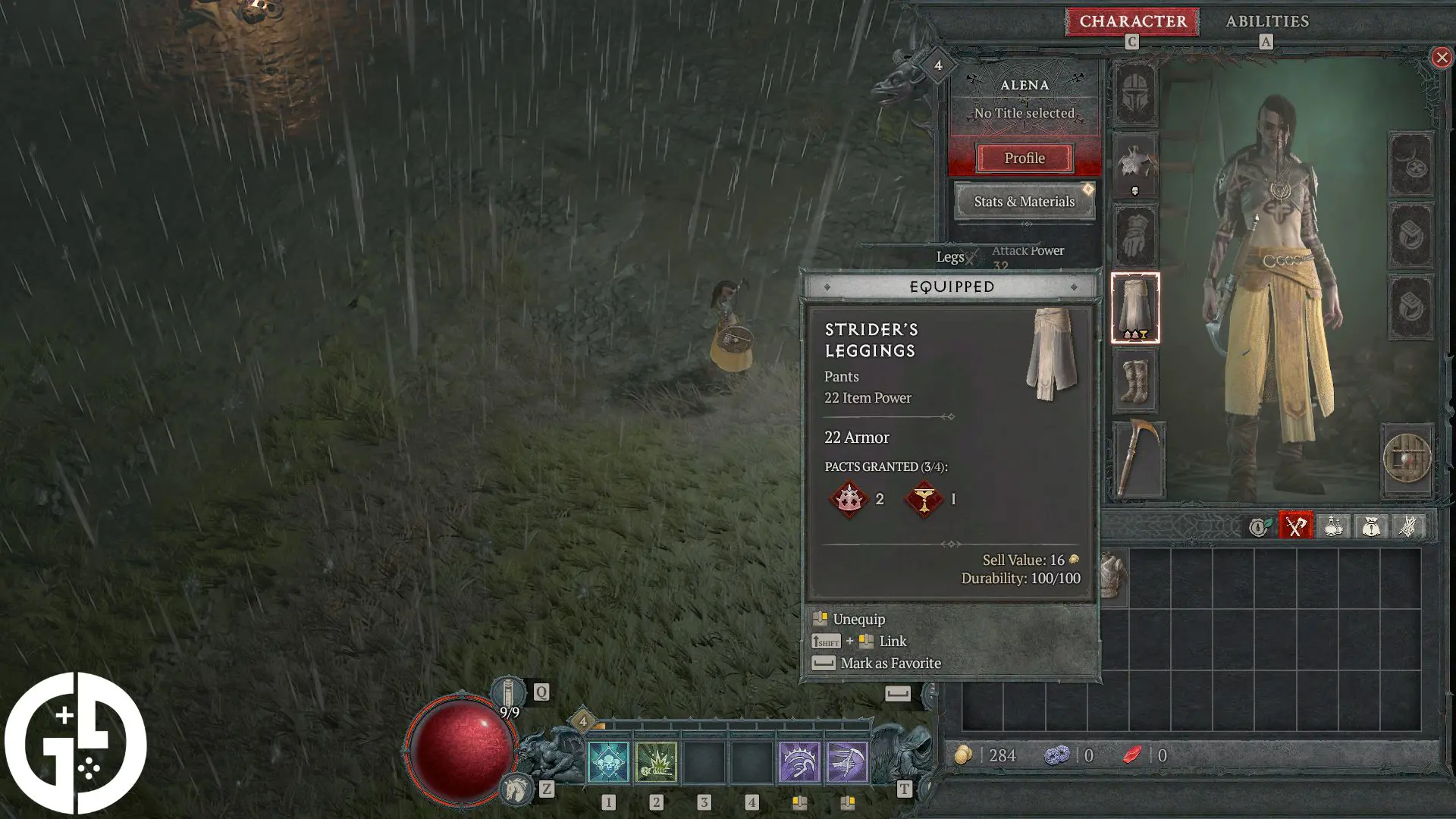The image size is (1456, 819).
Task: Click the equipped boots slot
Action: (1135, 383)
